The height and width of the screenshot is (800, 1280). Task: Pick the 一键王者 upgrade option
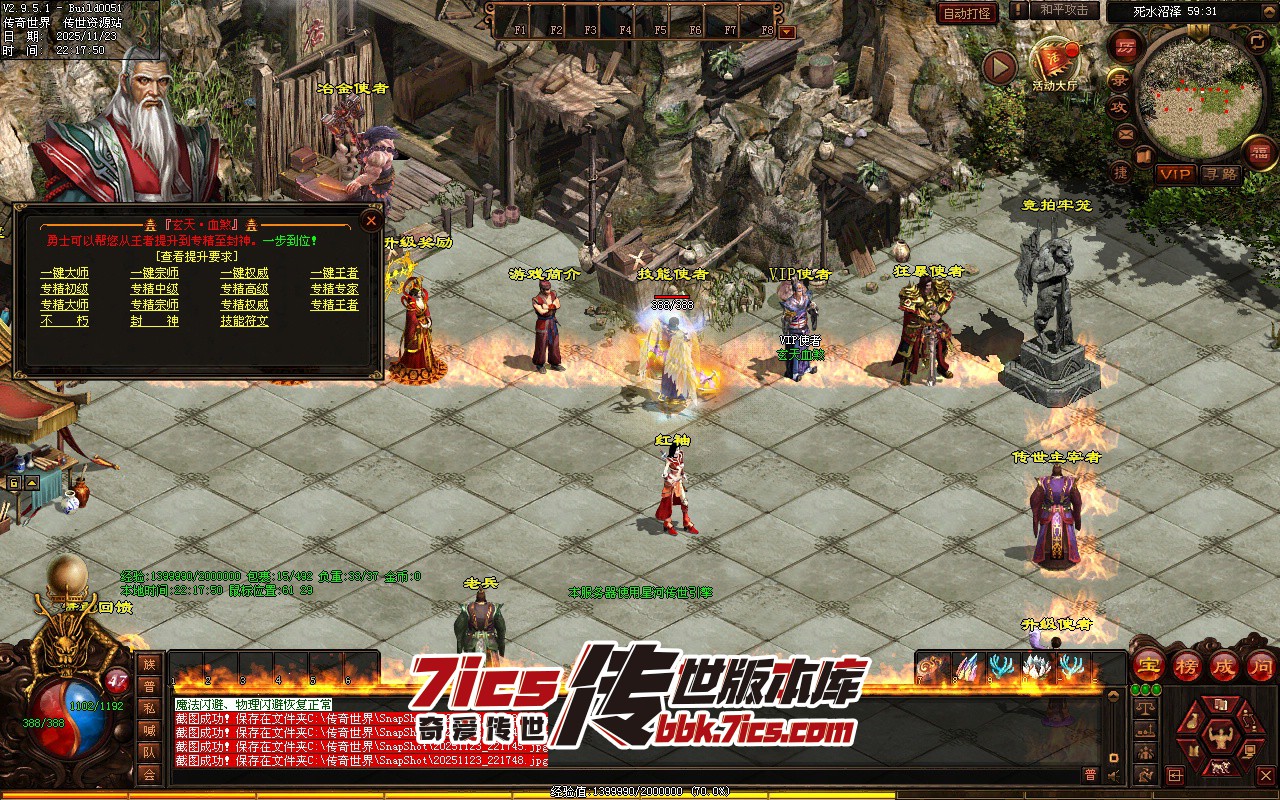(334, 273)
